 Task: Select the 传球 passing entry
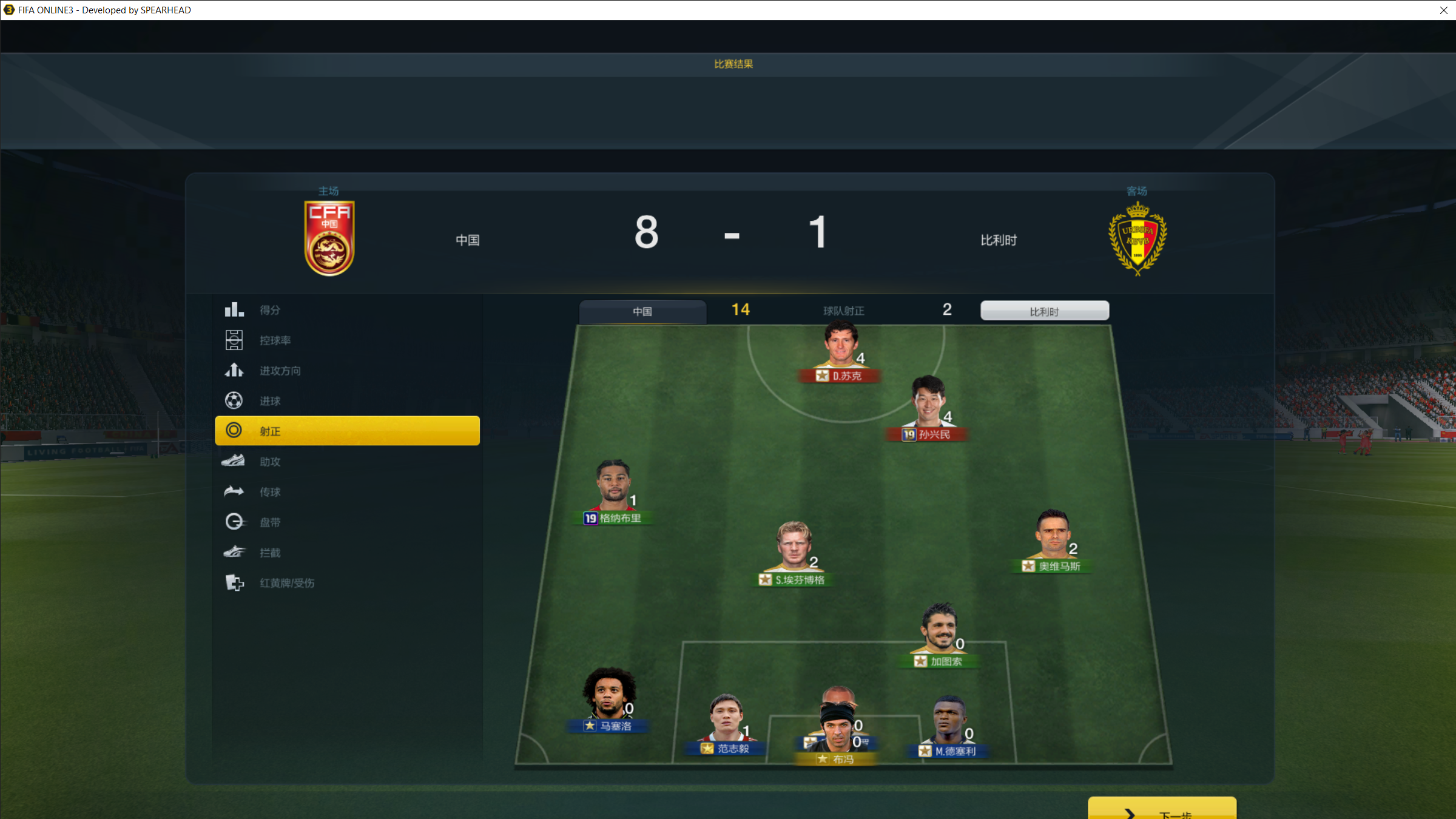click(x=270, y=492)
